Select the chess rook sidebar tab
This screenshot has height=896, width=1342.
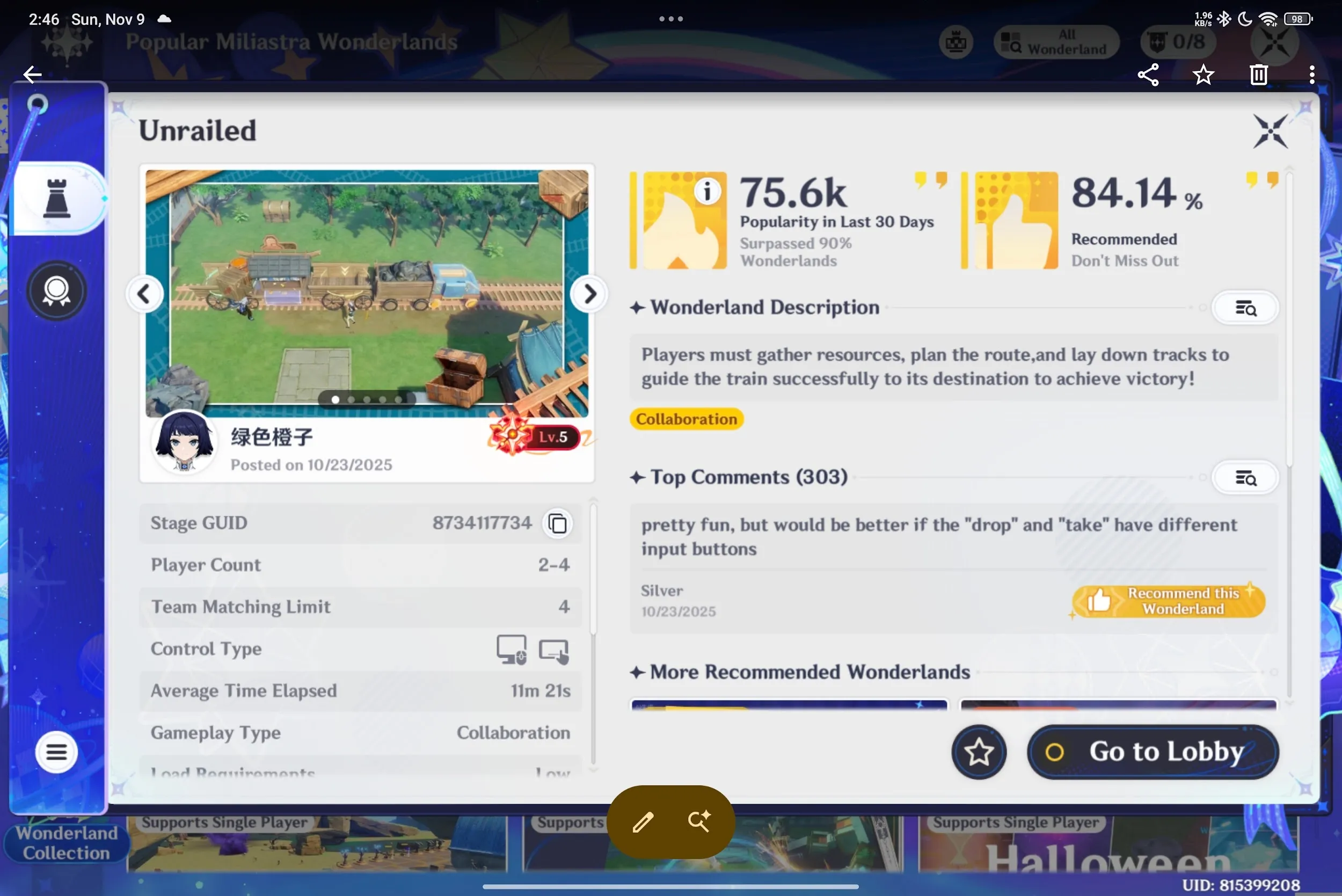(x=57, y=198)
